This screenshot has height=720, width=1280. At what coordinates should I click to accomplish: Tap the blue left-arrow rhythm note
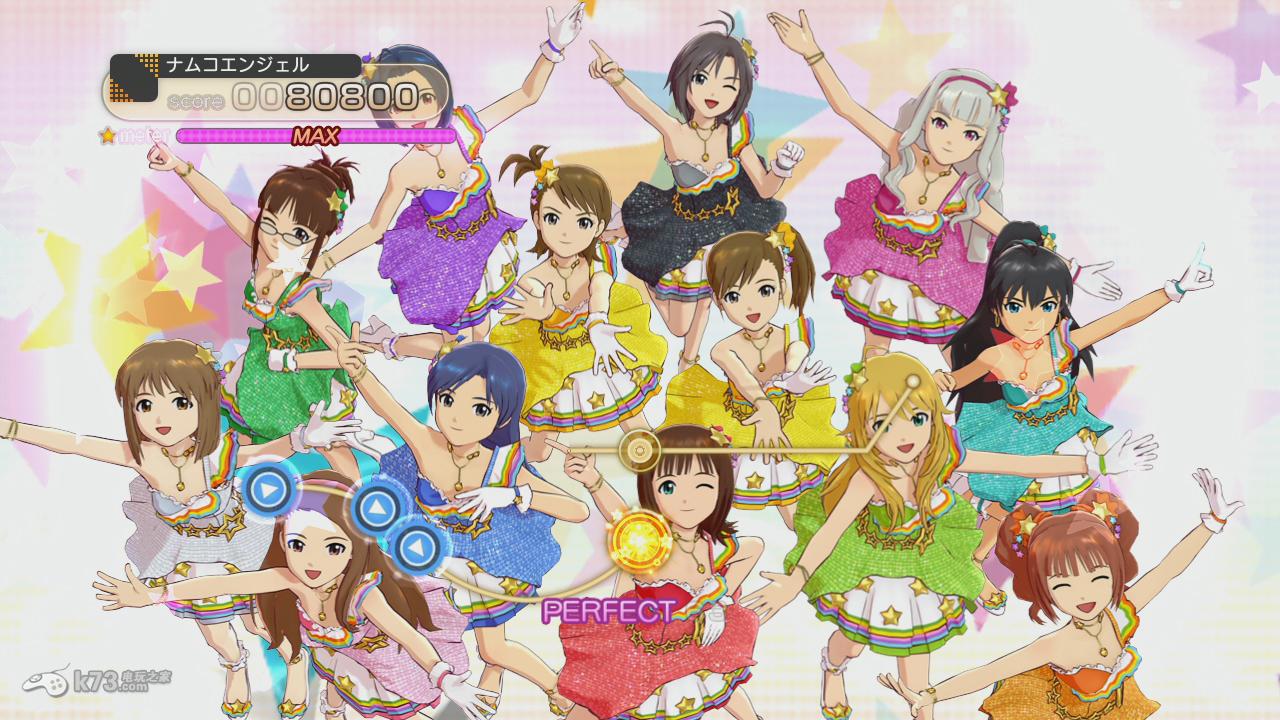(x=414, y=547)
